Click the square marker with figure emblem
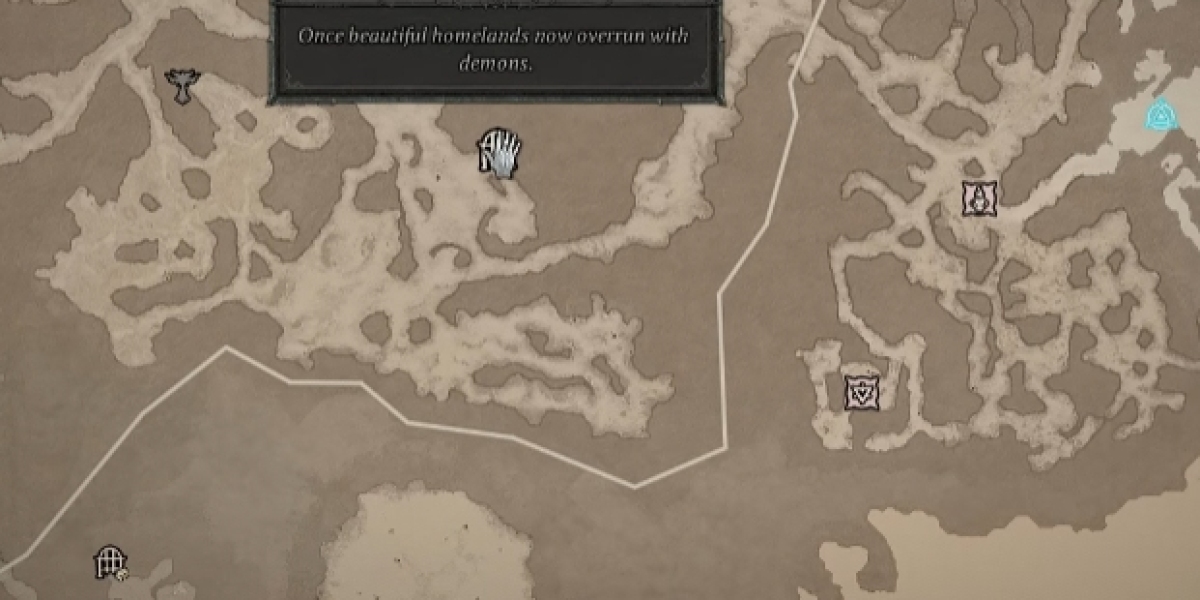 coord(978,199)
